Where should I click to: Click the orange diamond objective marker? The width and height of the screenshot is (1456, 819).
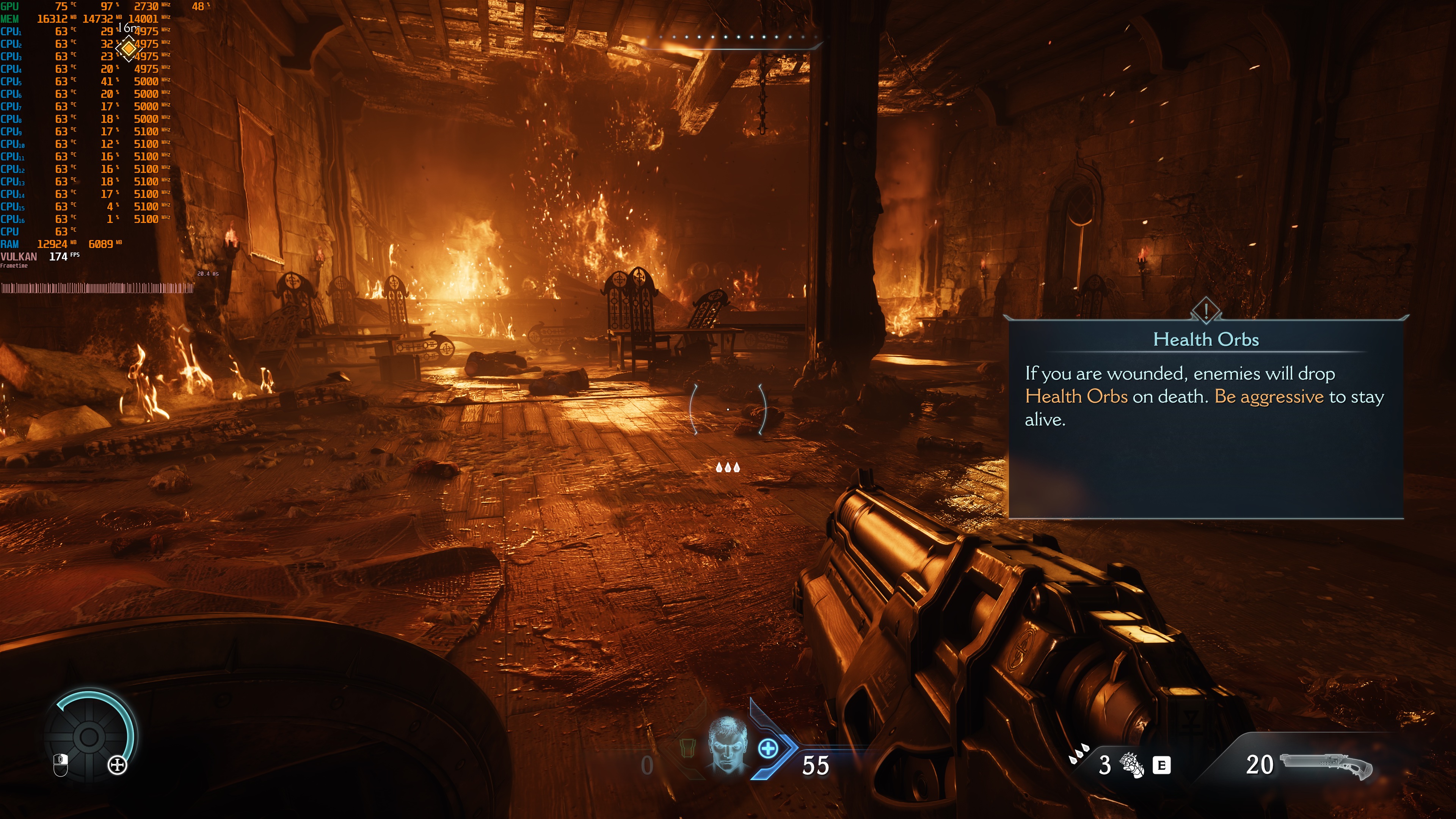(x=129, y=49)
